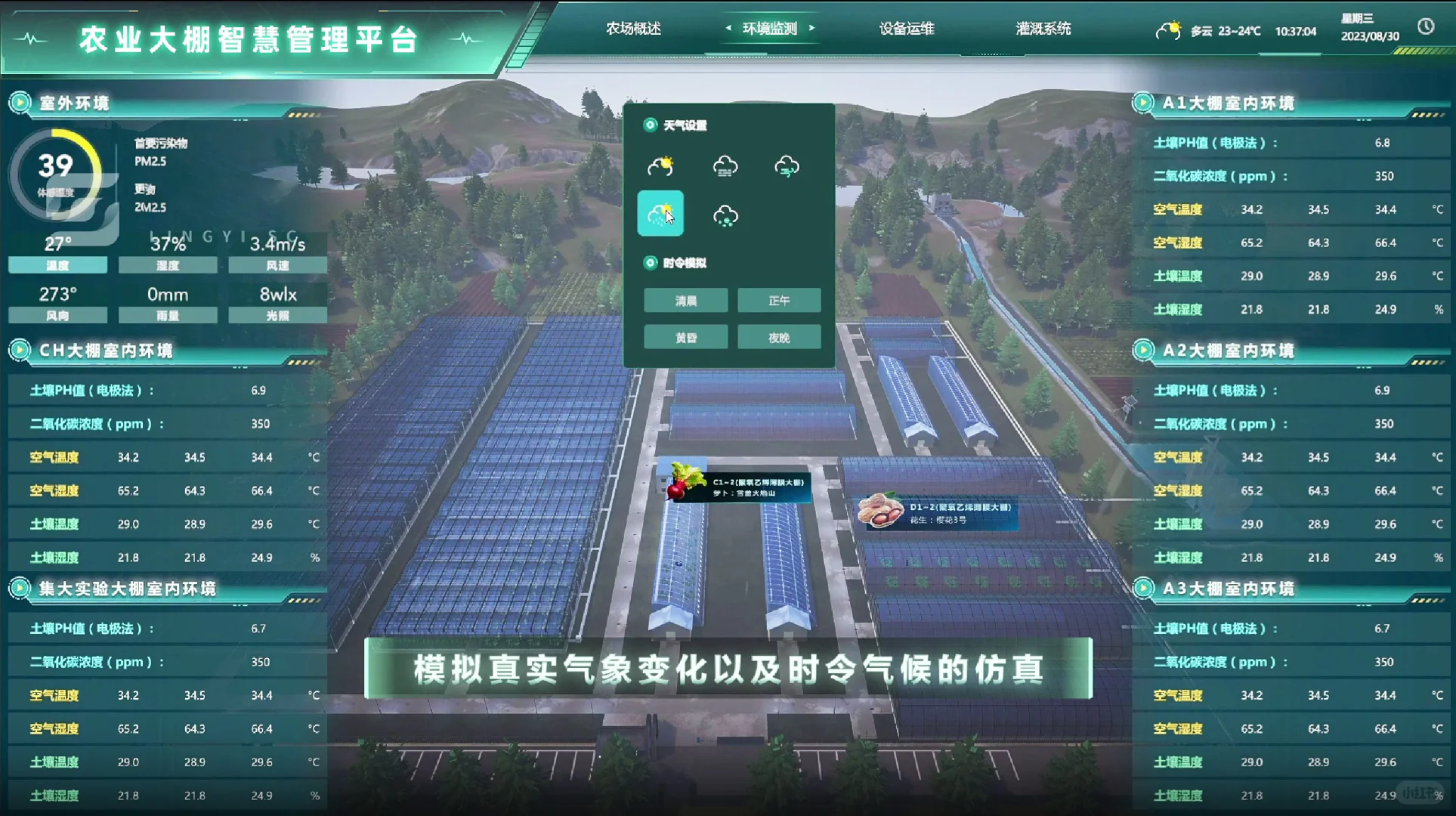Click the right chevron beside 环境监测
This screenshot has height=816, width=1456.
tap(813, 28)
